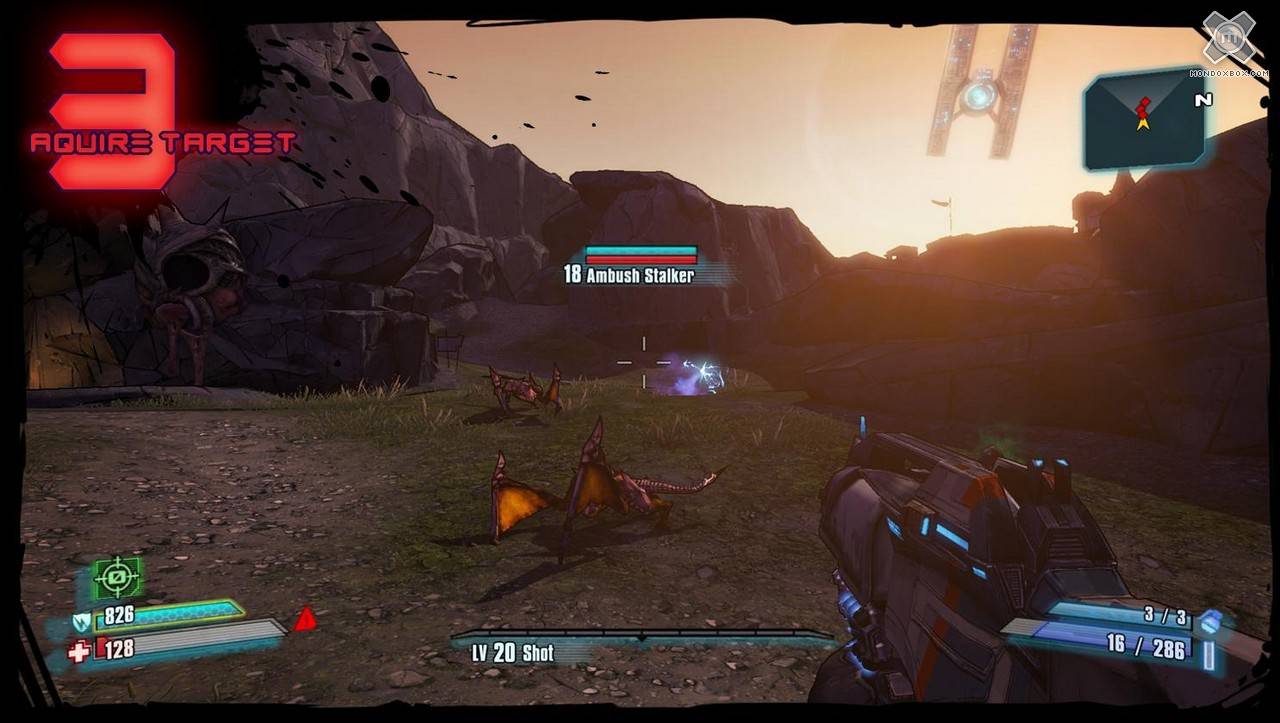The width and height of the screenshot is (1280, 723).
Task: Click the red warning triangle indicator
Action: (306, 620)
